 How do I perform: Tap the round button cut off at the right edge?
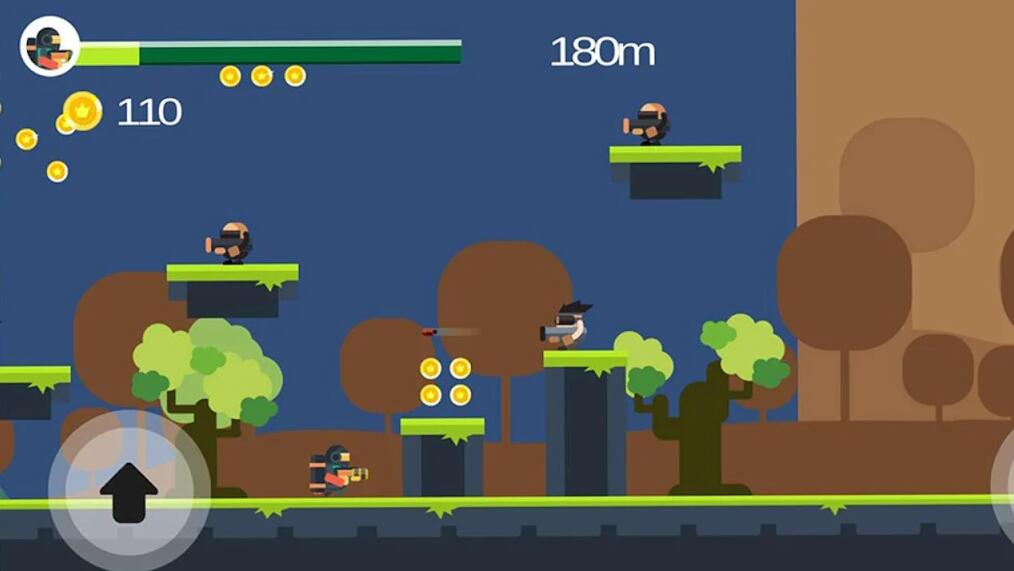tap(1003, 480)
